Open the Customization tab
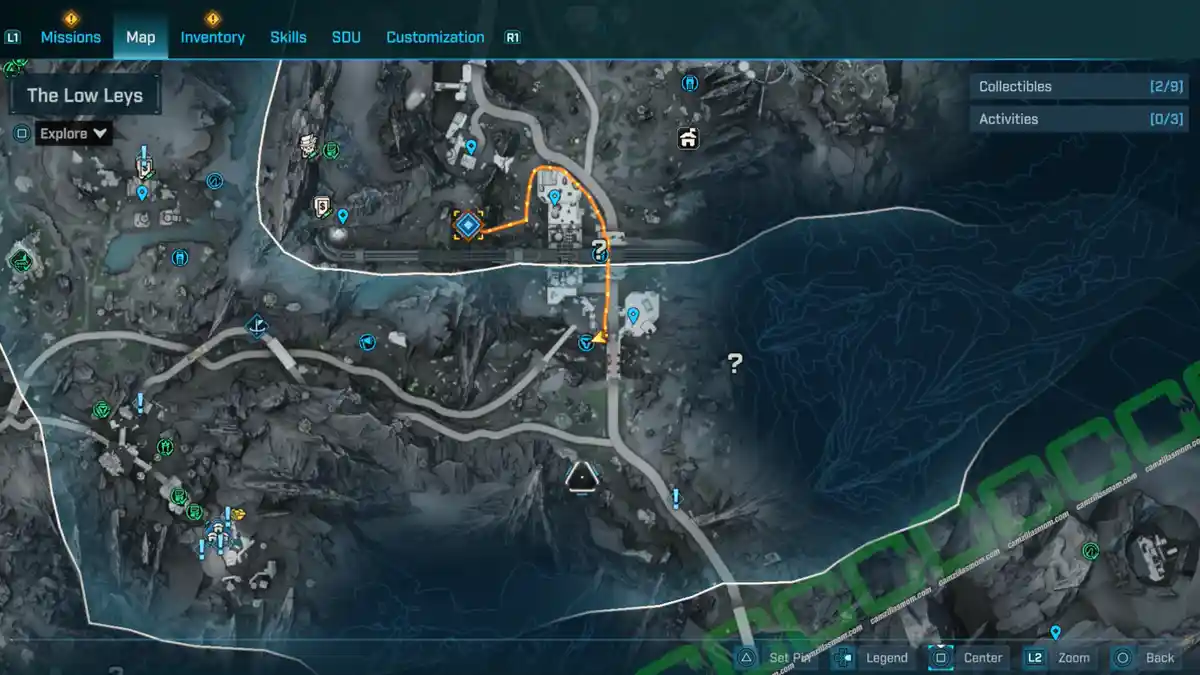 tap(435, 37)
